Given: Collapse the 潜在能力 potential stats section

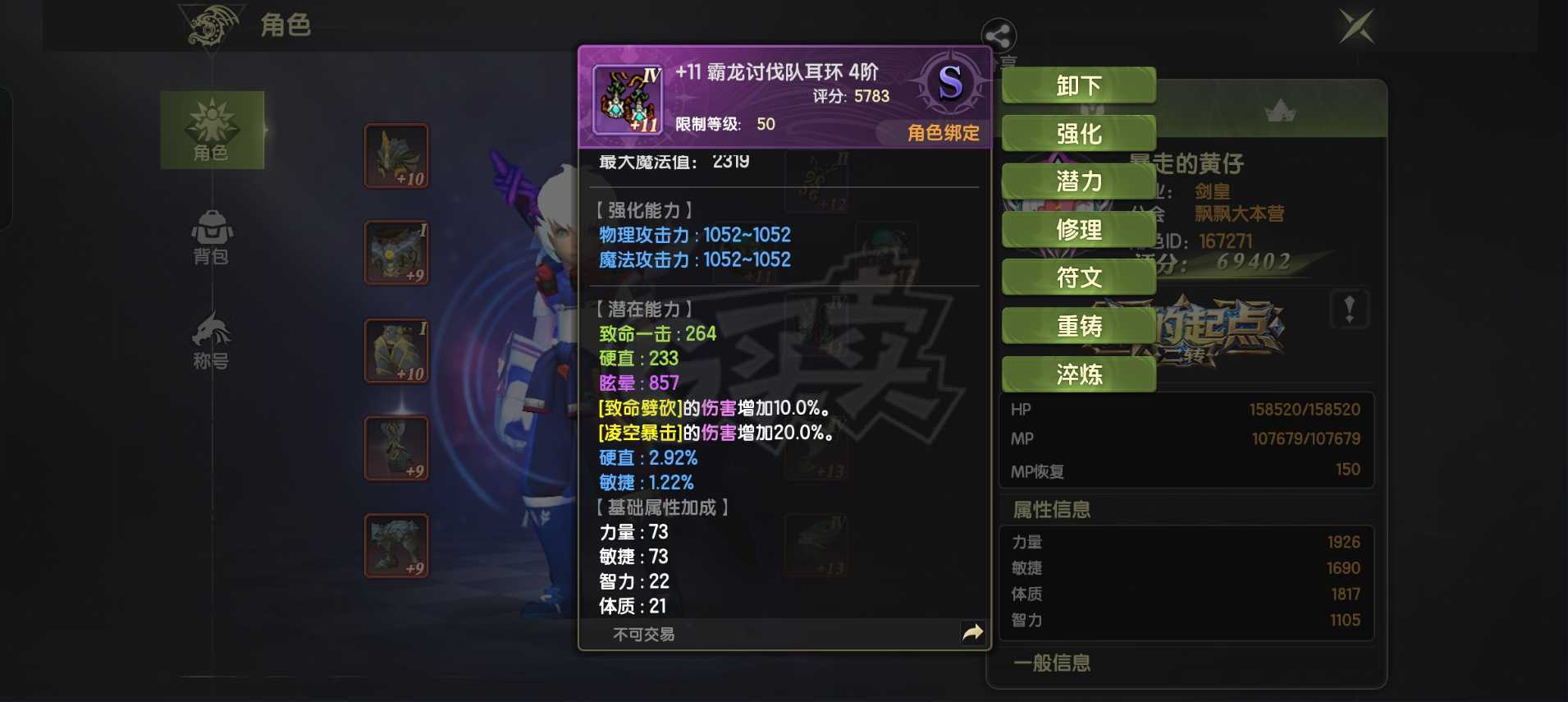Looking at the screenshot, I should [643, 309].
